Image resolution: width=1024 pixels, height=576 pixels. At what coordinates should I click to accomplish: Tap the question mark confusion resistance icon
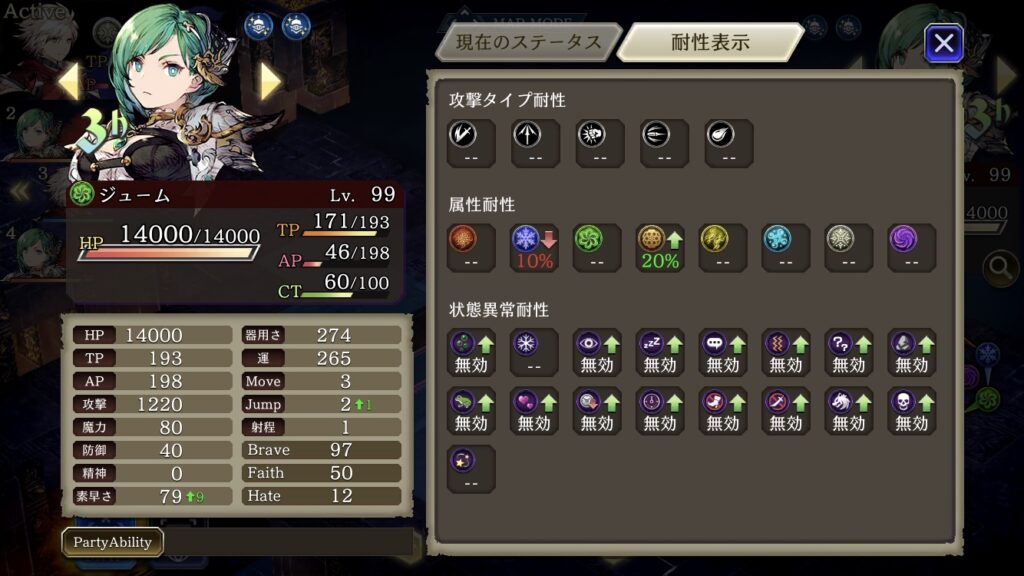click(x=848, y=352)
